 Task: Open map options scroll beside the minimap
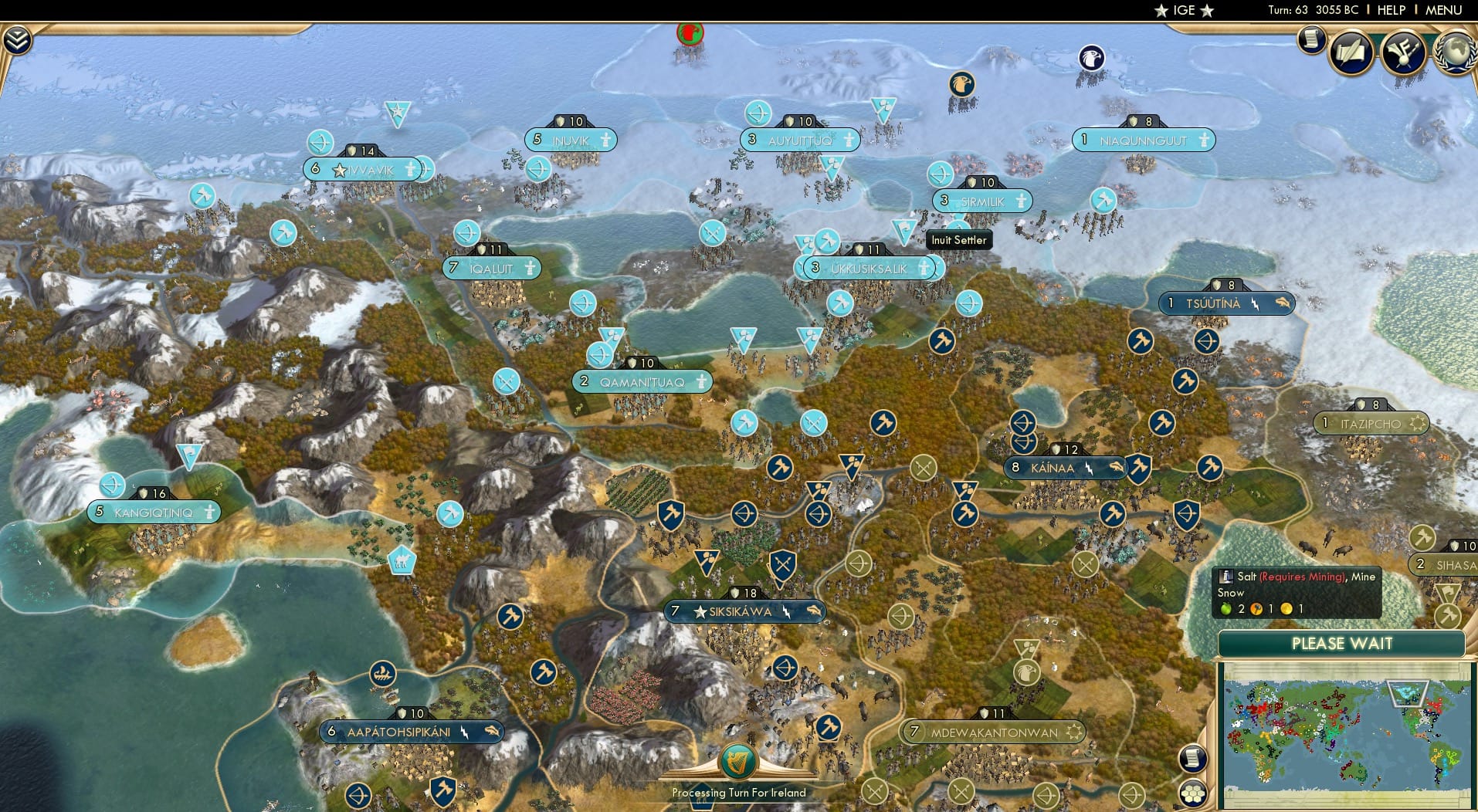pos(1193,759)
